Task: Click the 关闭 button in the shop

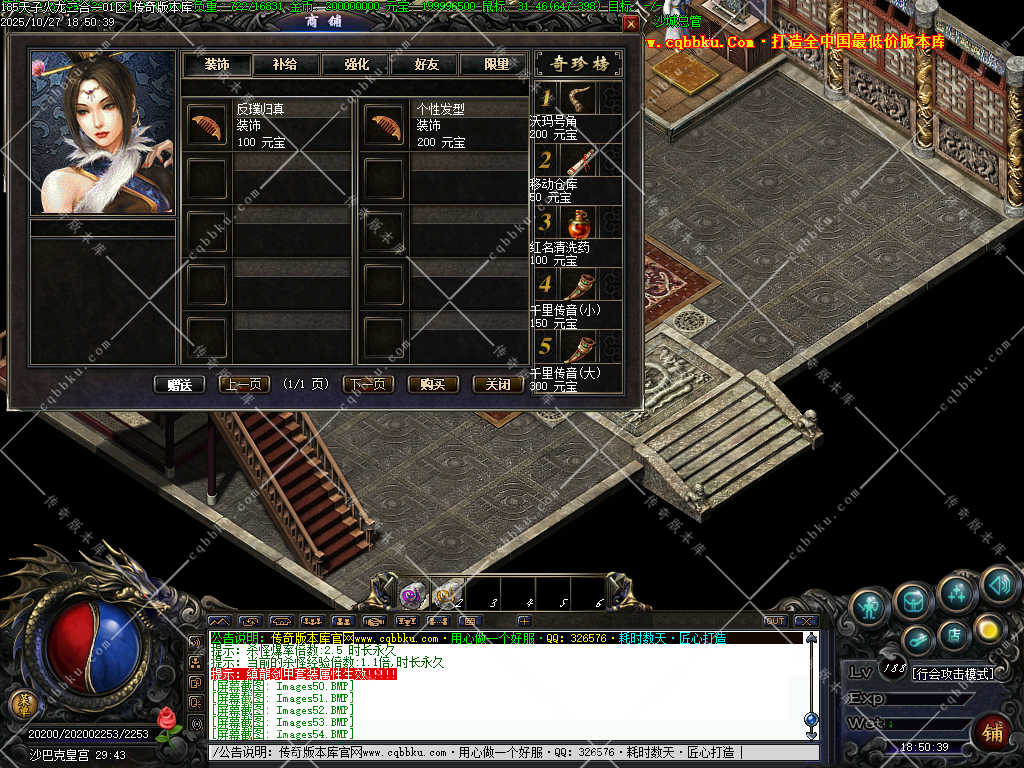Action: pyautogui.click(x=497, y=384)
